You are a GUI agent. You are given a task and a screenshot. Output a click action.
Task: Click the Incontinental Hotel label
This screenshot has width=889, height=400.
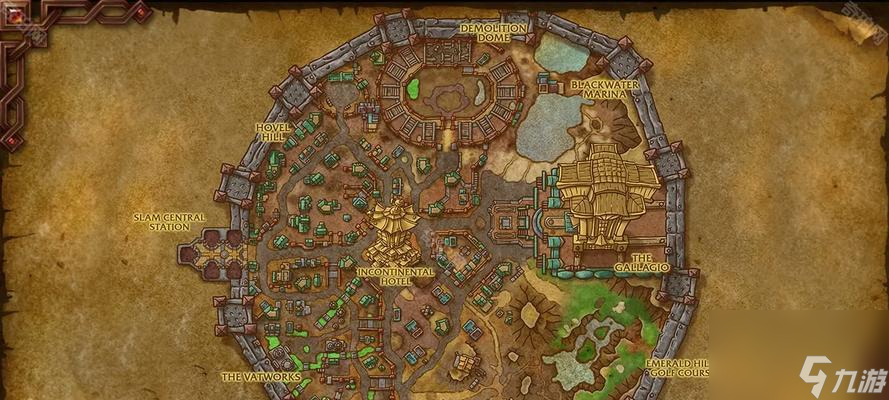click(x=397, y=277)
